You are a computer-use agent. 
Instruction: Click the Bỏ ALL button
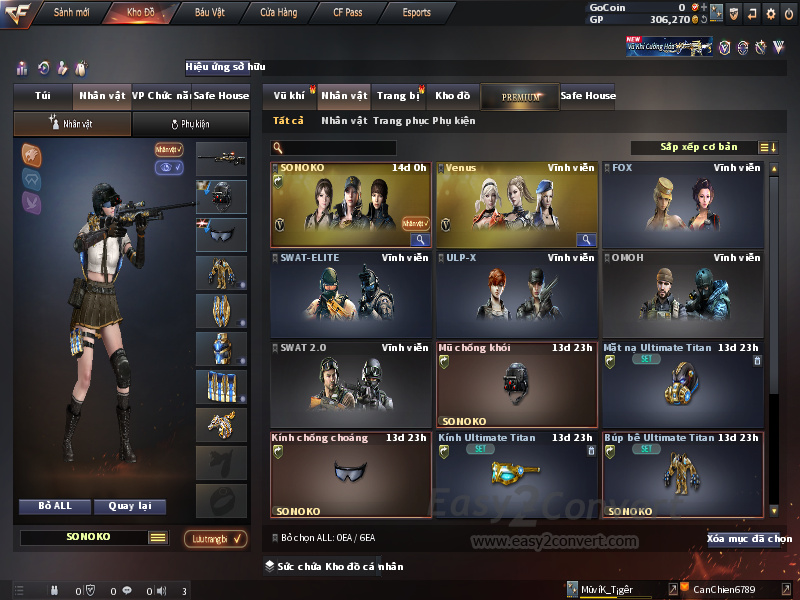pyautogui.click(x=55, y=506)
